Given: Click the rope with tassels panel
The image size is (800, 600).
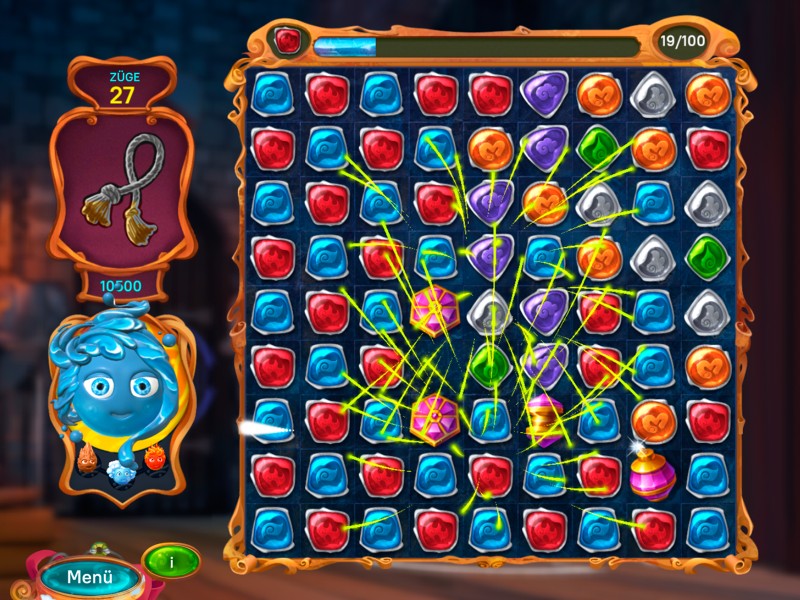Looking at the screenshot, I should [121, 185].
